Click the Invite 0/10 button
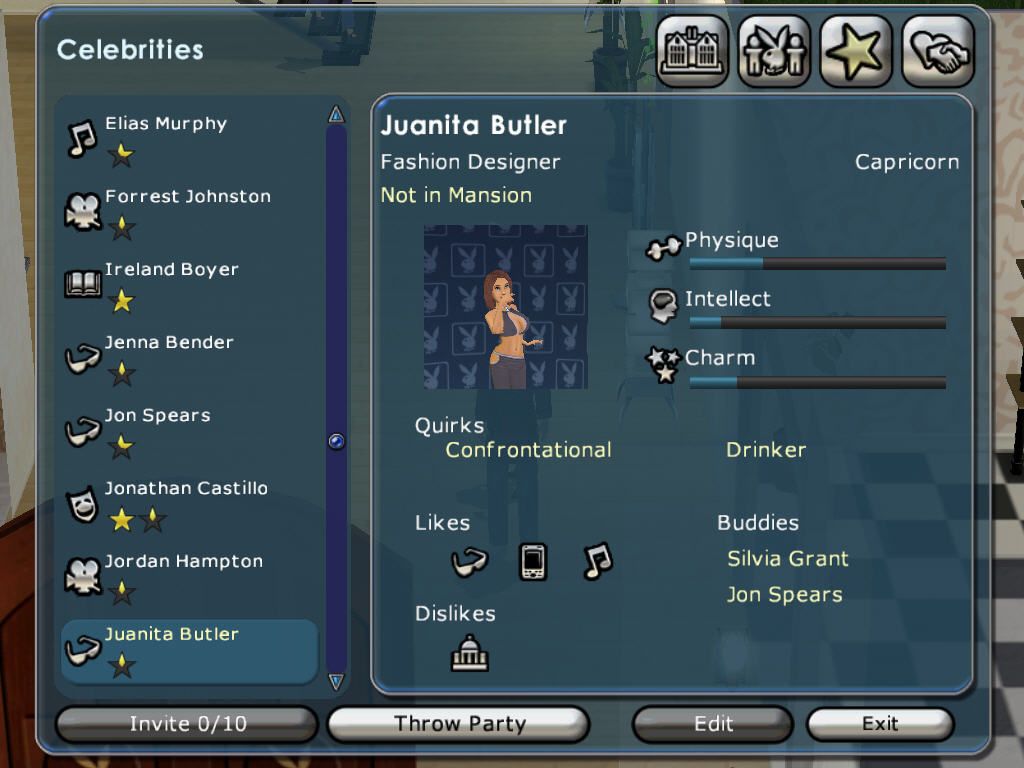Screen dimensions: 1024x768 coord(187,724)
